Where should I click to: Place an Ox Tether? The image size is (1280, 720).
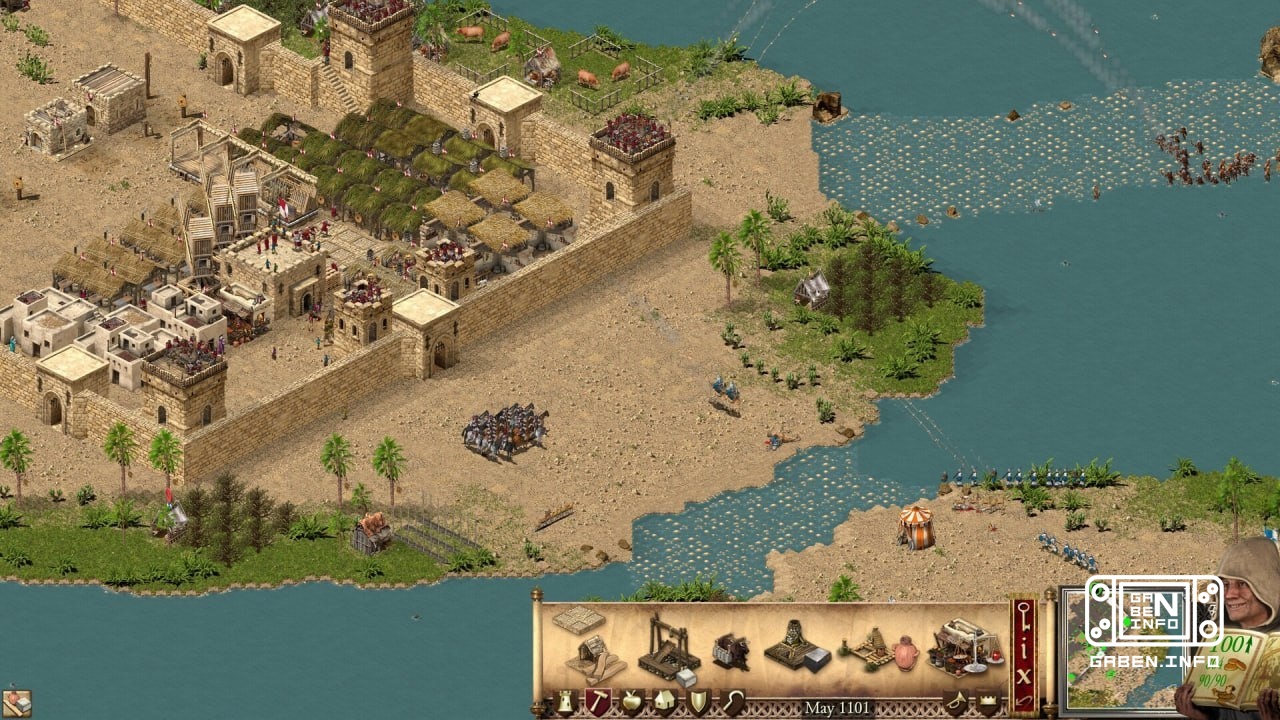(729, 649)
